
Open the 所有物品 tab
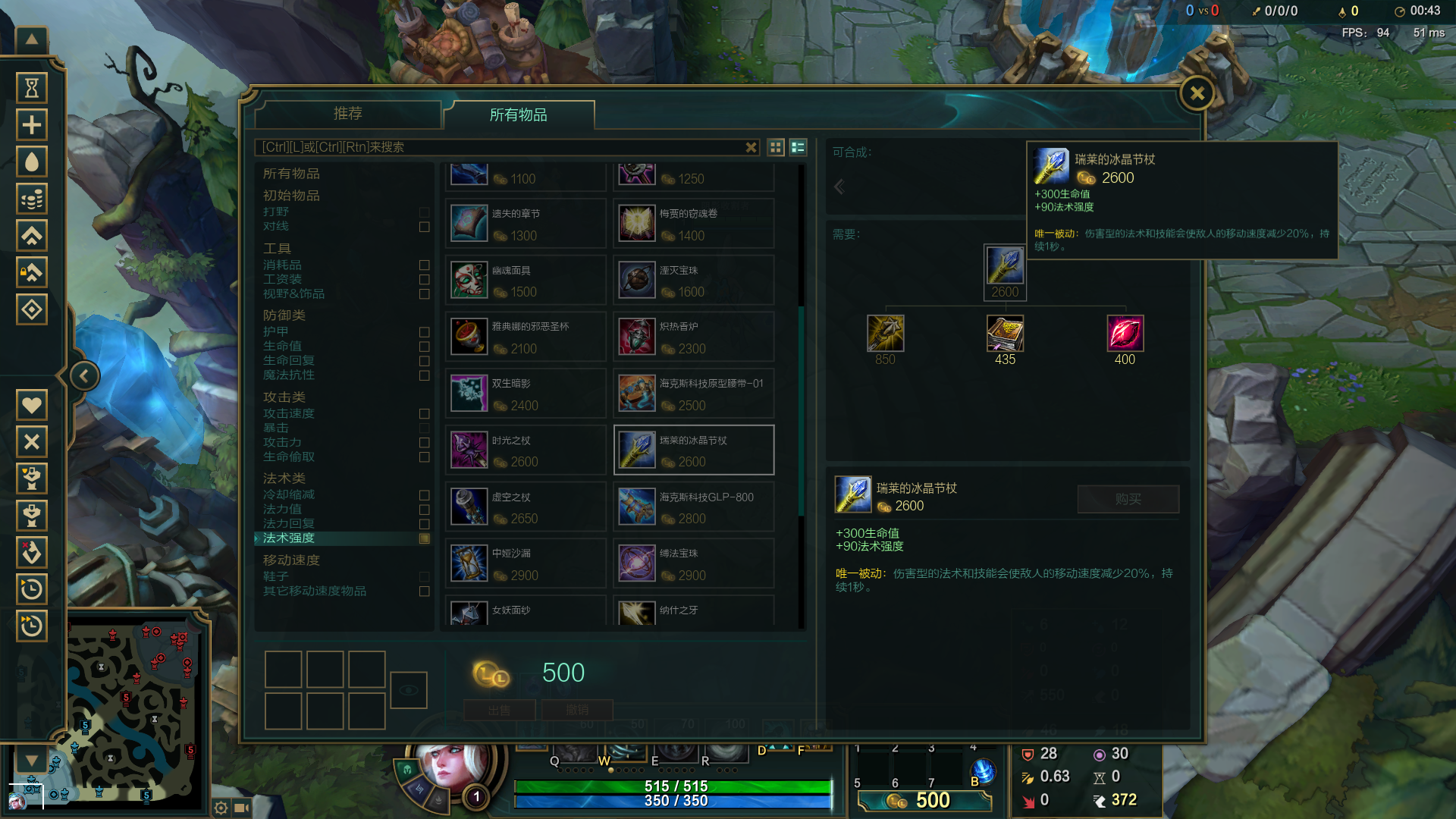519,115
